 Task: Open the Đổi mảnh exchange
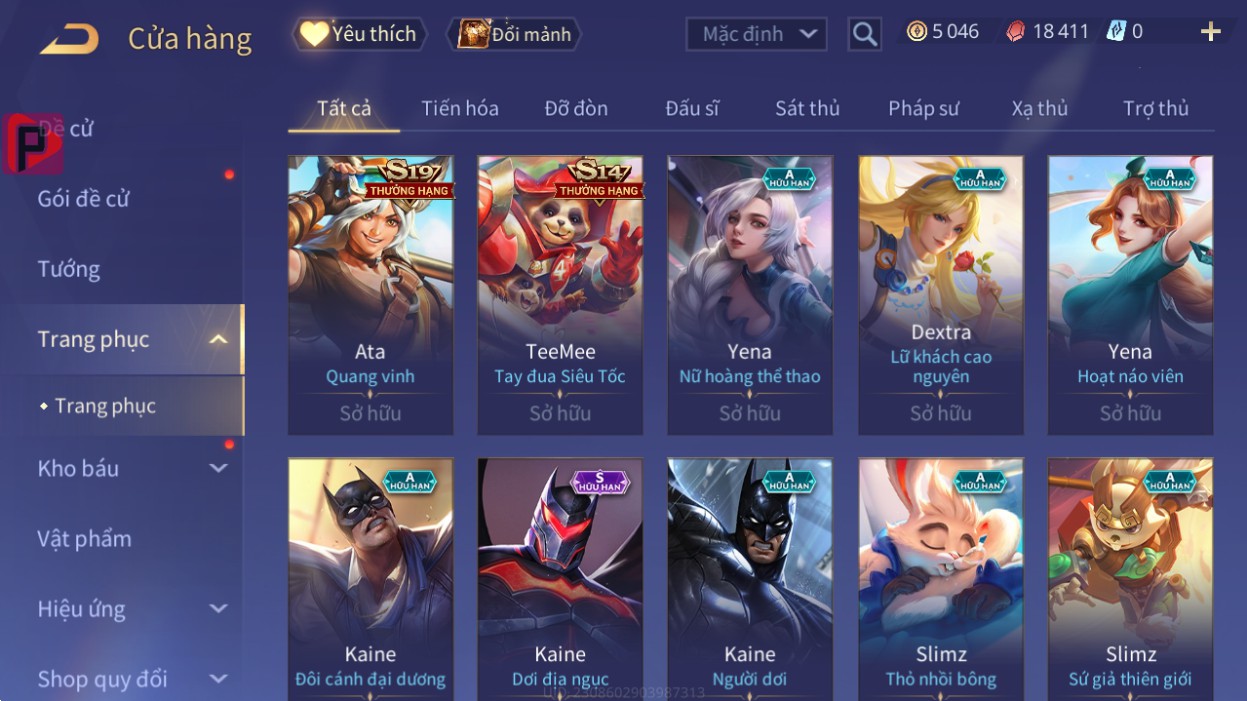(512, 34)
